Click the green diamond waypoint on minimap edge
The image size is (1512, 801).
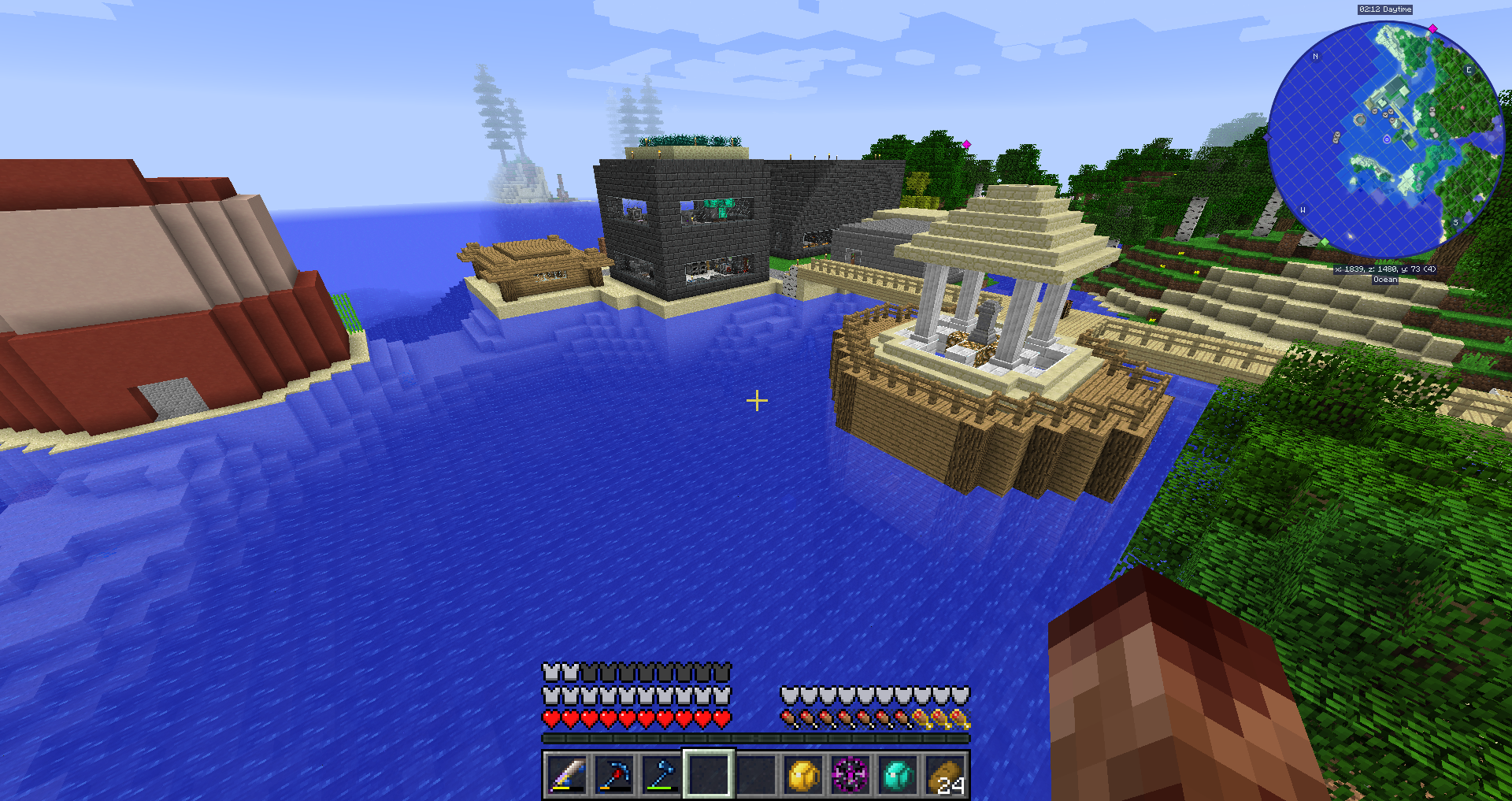(1325, 242)
